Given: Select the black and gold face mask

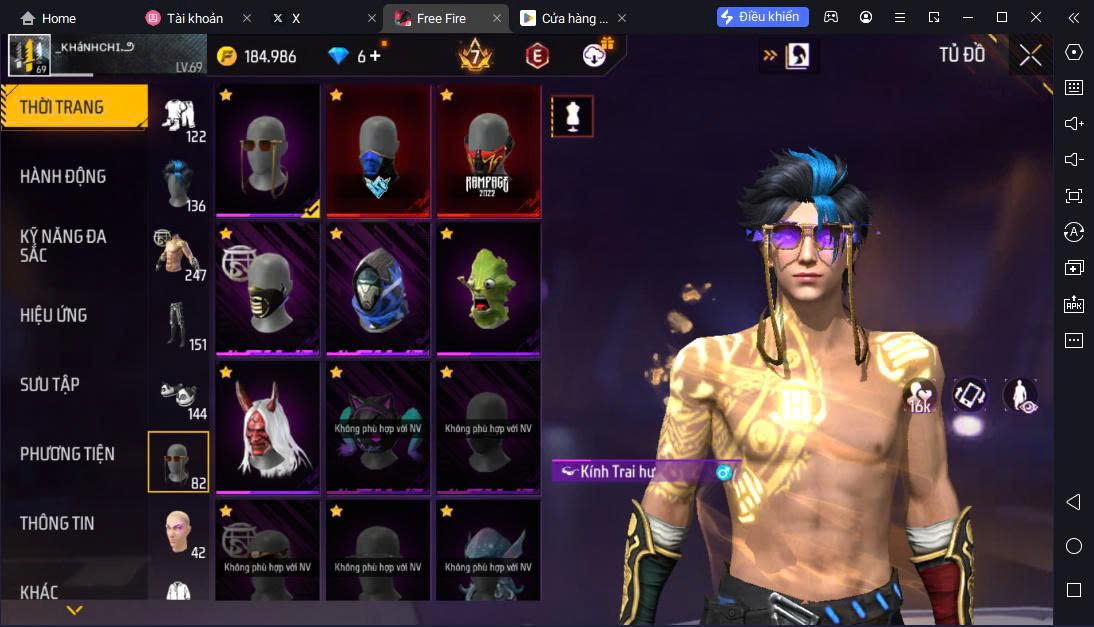Looking at the screenshot, I should click(267, 288).
